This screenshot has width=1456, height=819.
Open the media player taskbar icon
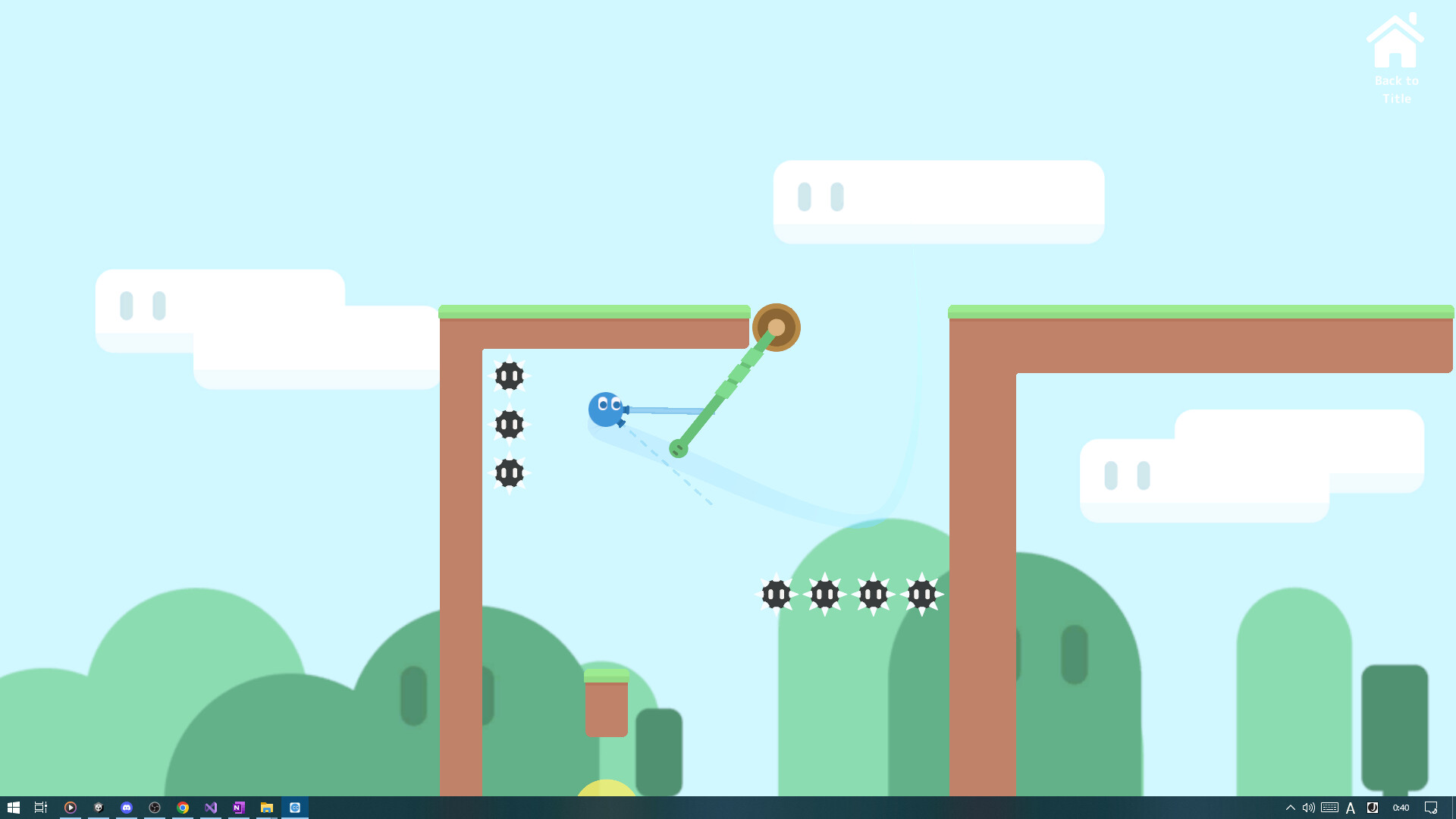click(x=71, y=808)
